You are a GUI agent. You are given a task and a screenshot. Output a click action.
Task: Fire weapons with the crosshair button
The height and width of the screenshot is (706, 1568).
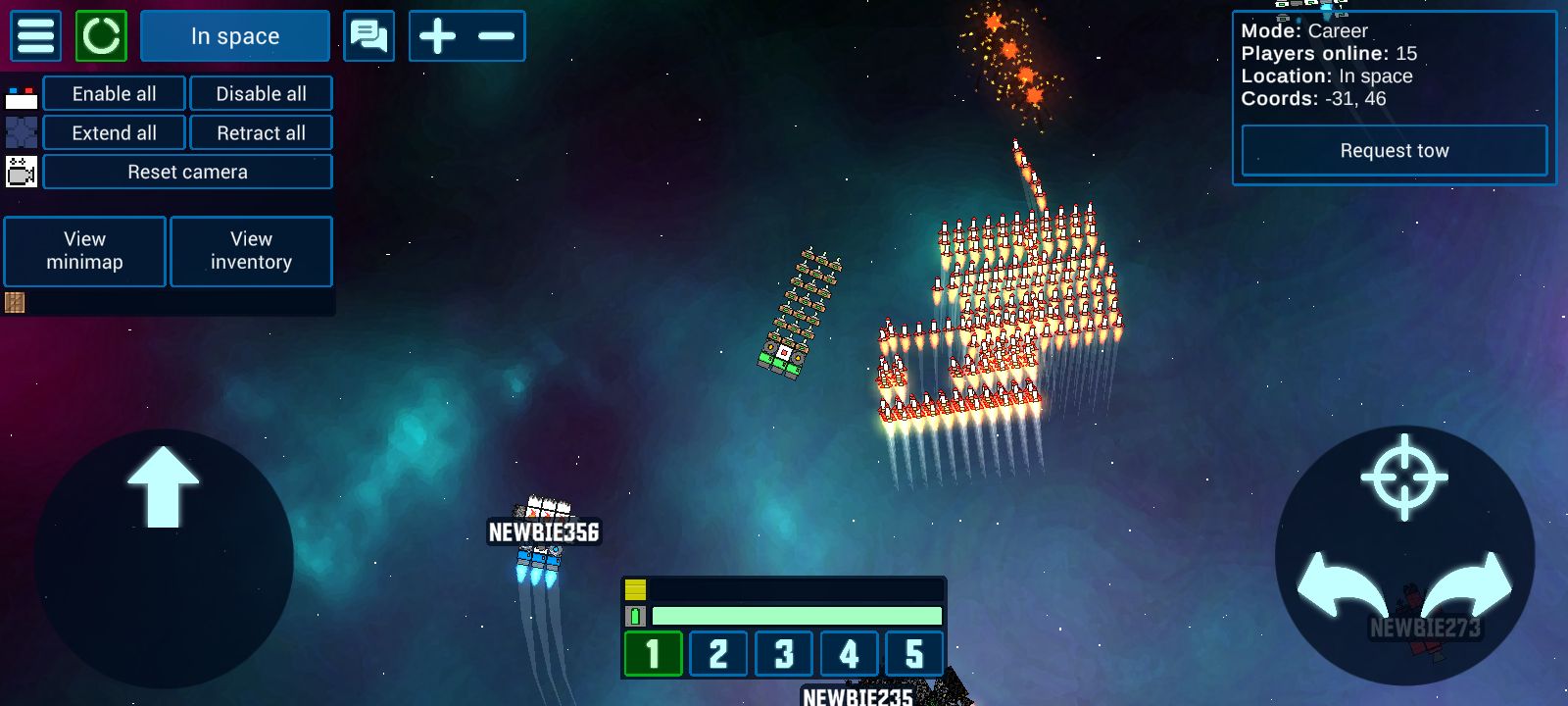click(x=1404, y=477)
